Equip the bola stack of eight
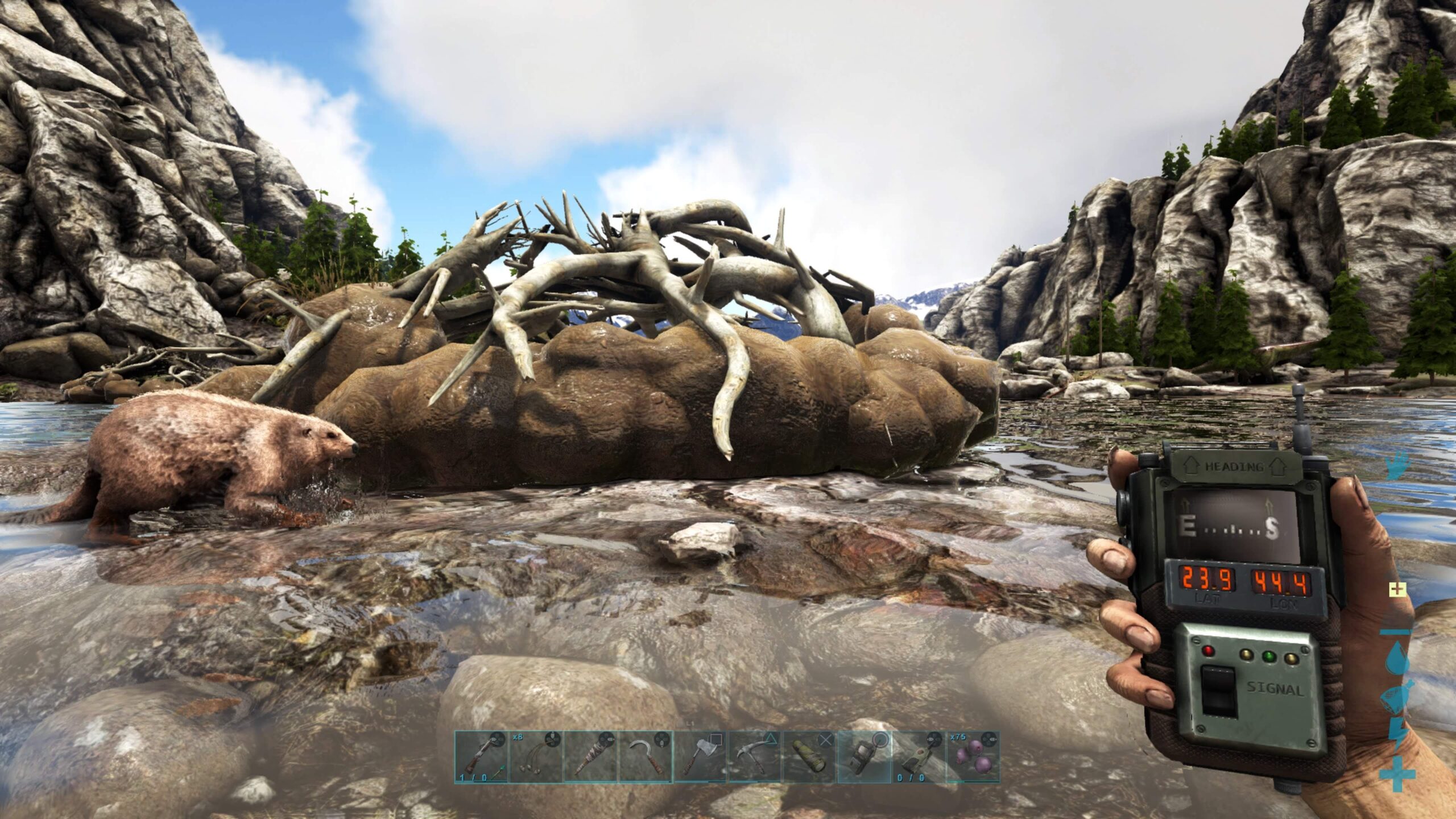Image resolution: width=1456 pixels, height=819 pixels. (x=535, y=757)
